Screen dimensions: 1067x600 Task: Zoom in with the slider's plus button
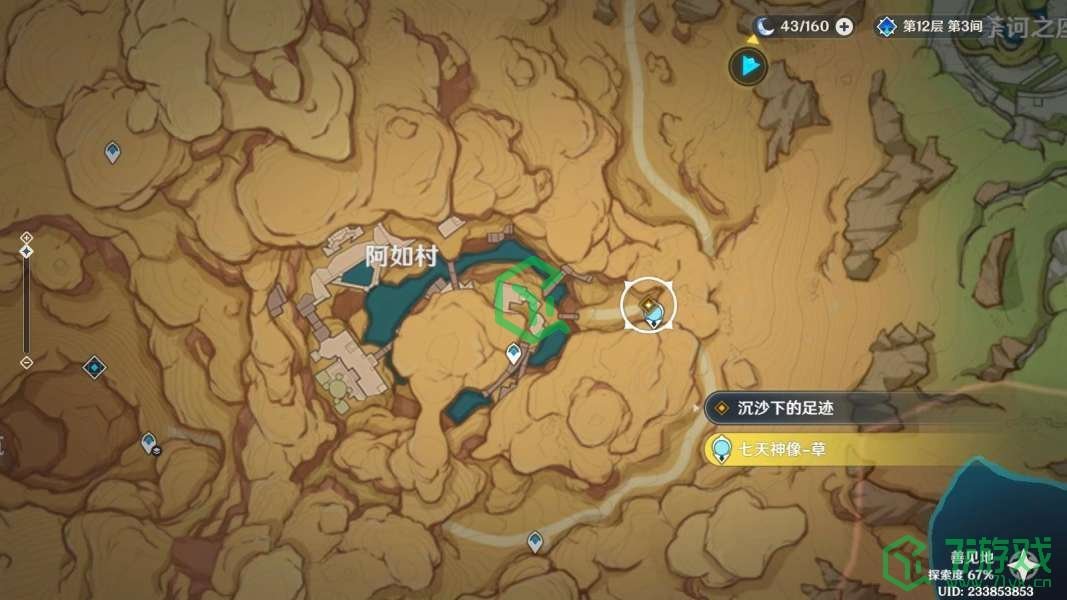pyautogui.click(x=27, y=237)
